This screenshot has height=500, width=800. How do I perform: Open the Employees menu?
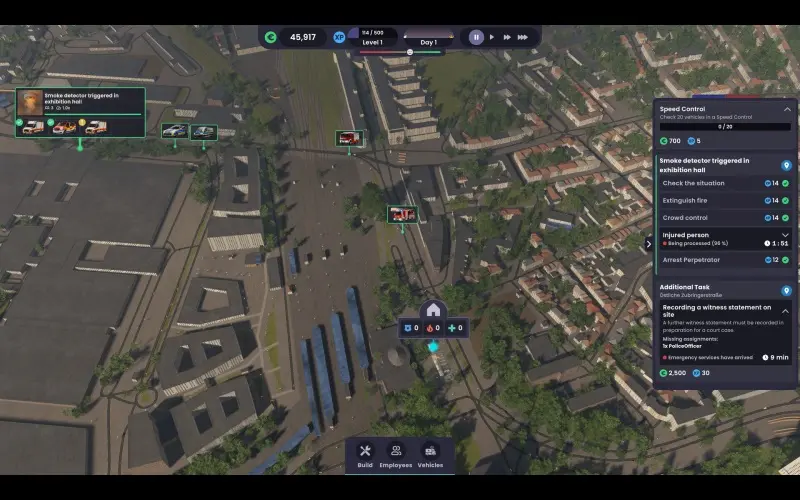[396, 455]
